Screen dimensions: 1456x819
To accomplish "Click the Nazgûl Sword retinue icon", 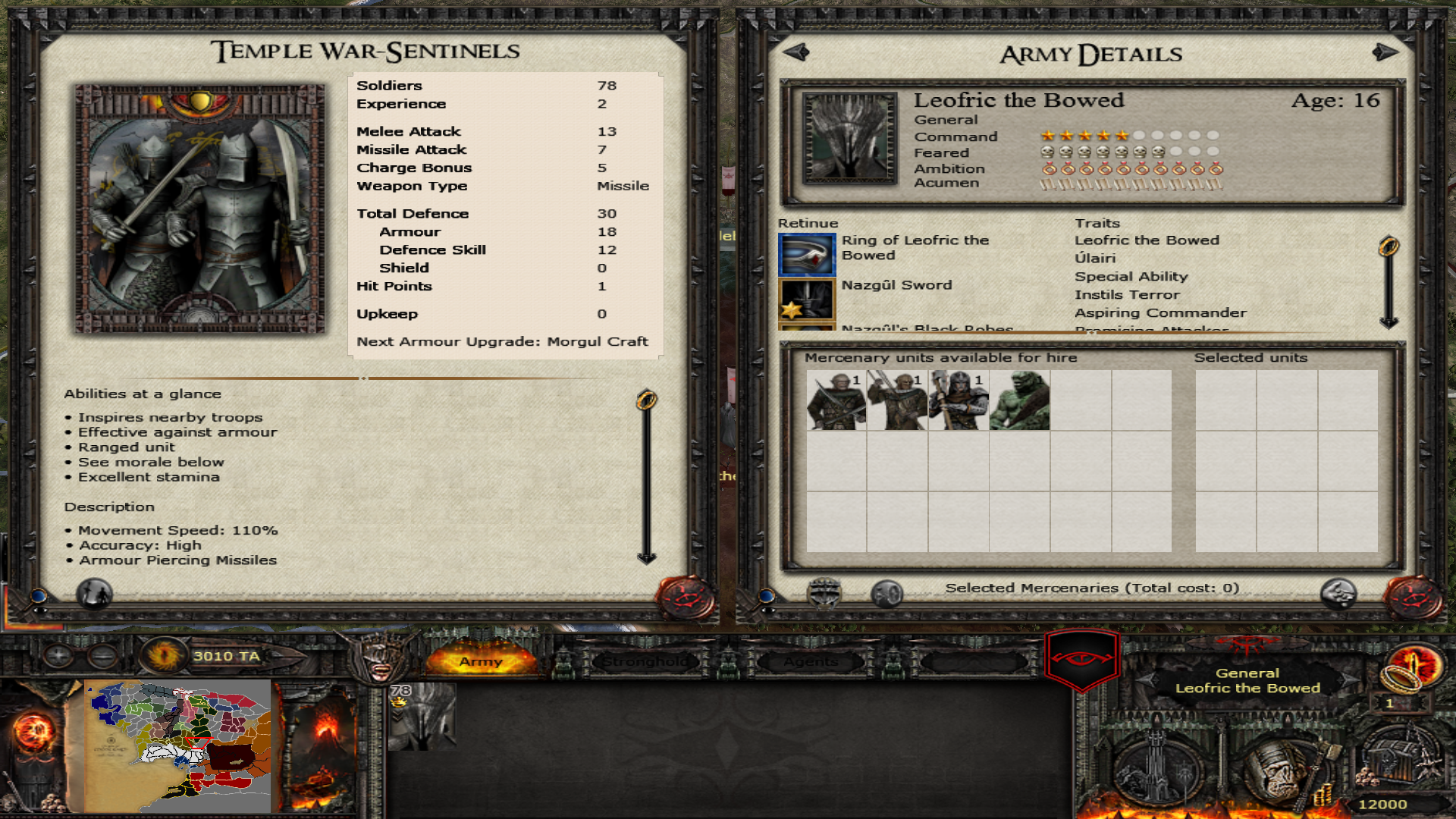I will (x=807, y=300).
